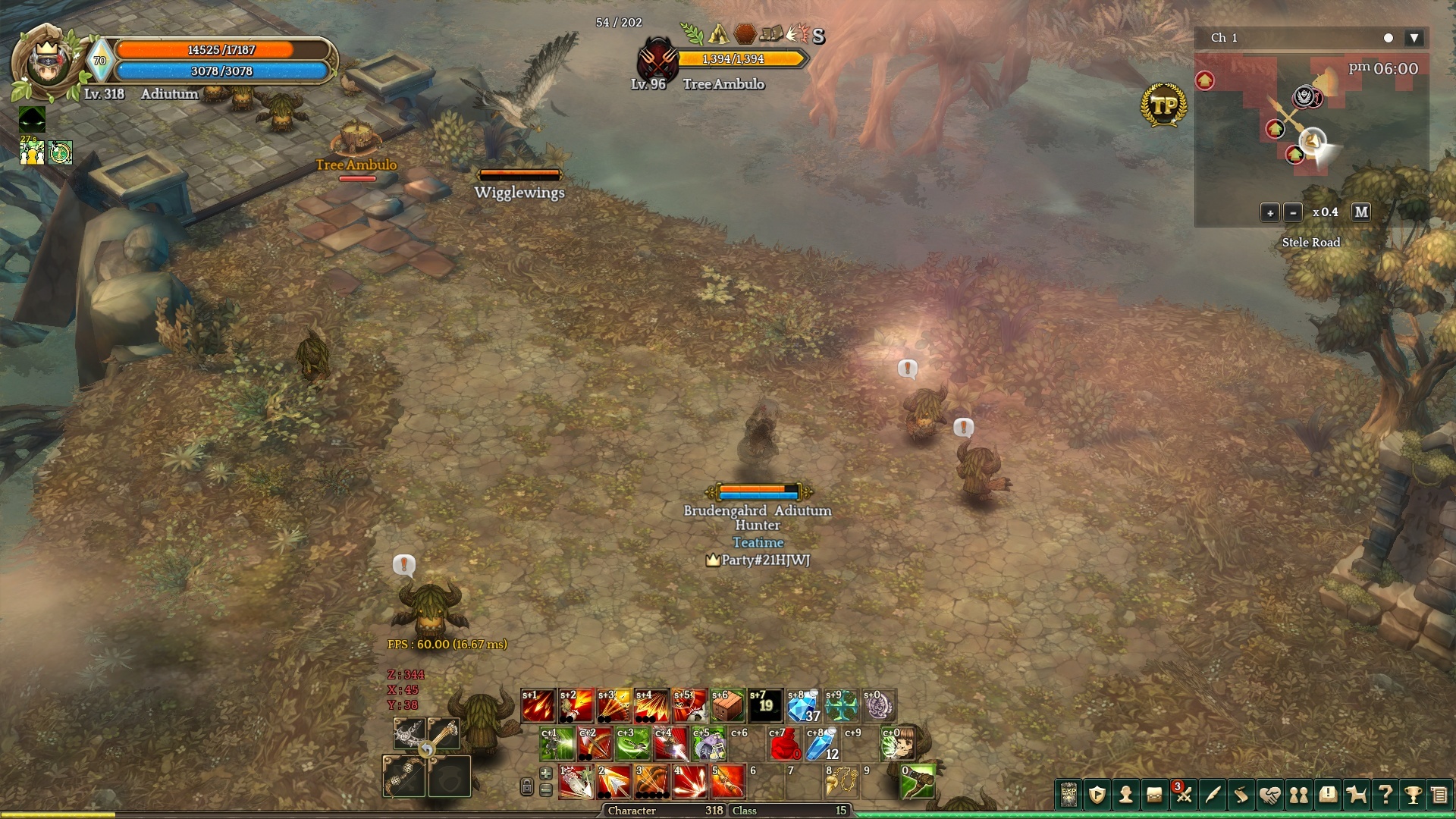Open the full map with M button

click(x=1361, y=212)
